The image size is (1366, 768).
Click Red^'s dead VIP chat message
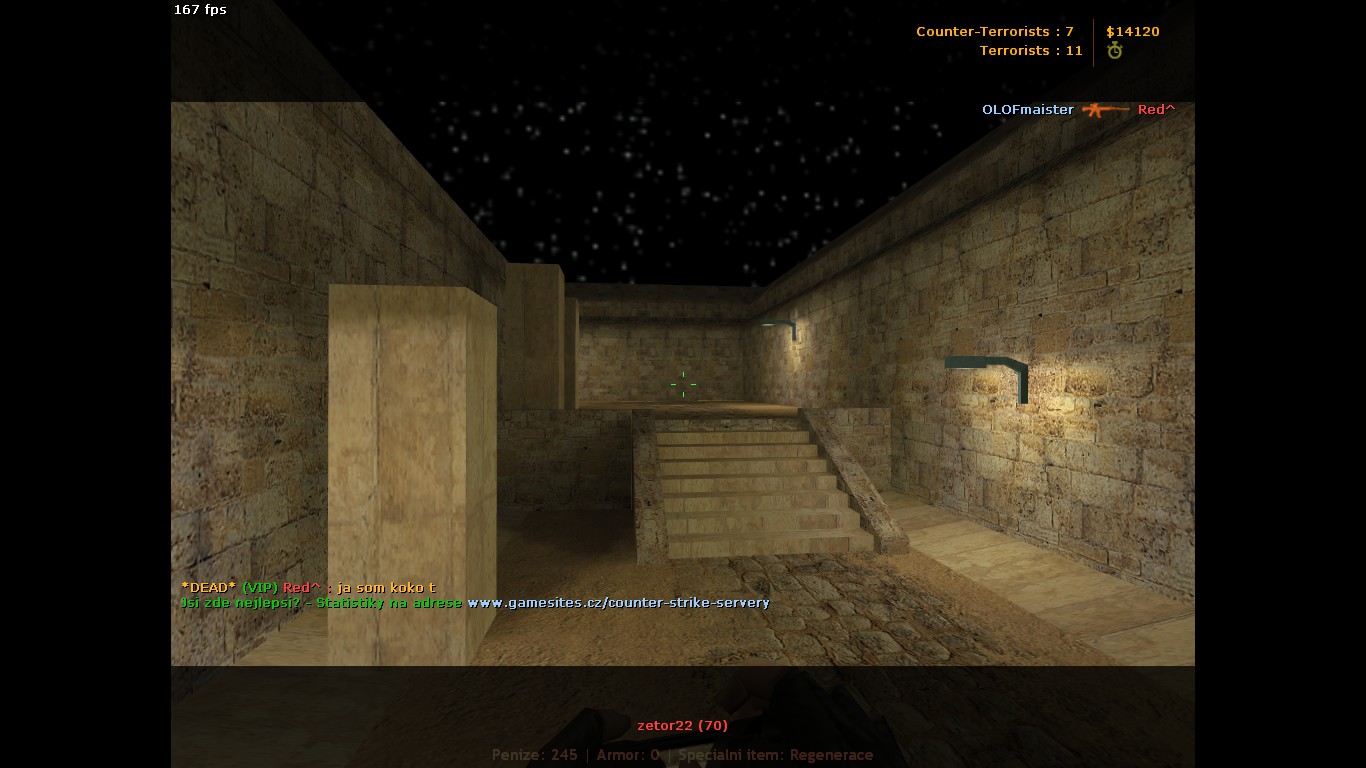click(x=308, y=587)
